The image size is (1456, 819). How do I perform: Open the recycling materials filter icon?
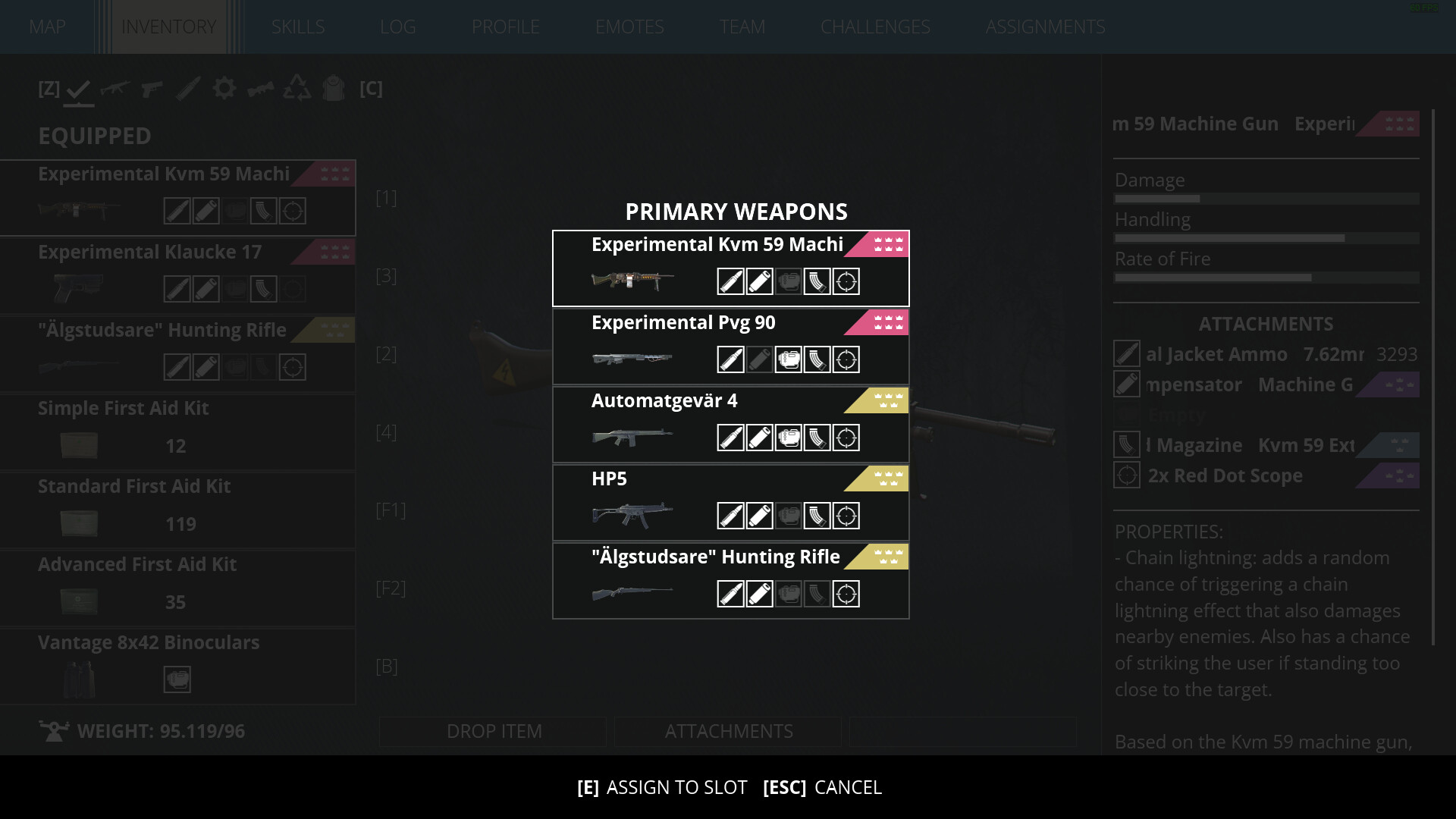(x=297, y=89)
